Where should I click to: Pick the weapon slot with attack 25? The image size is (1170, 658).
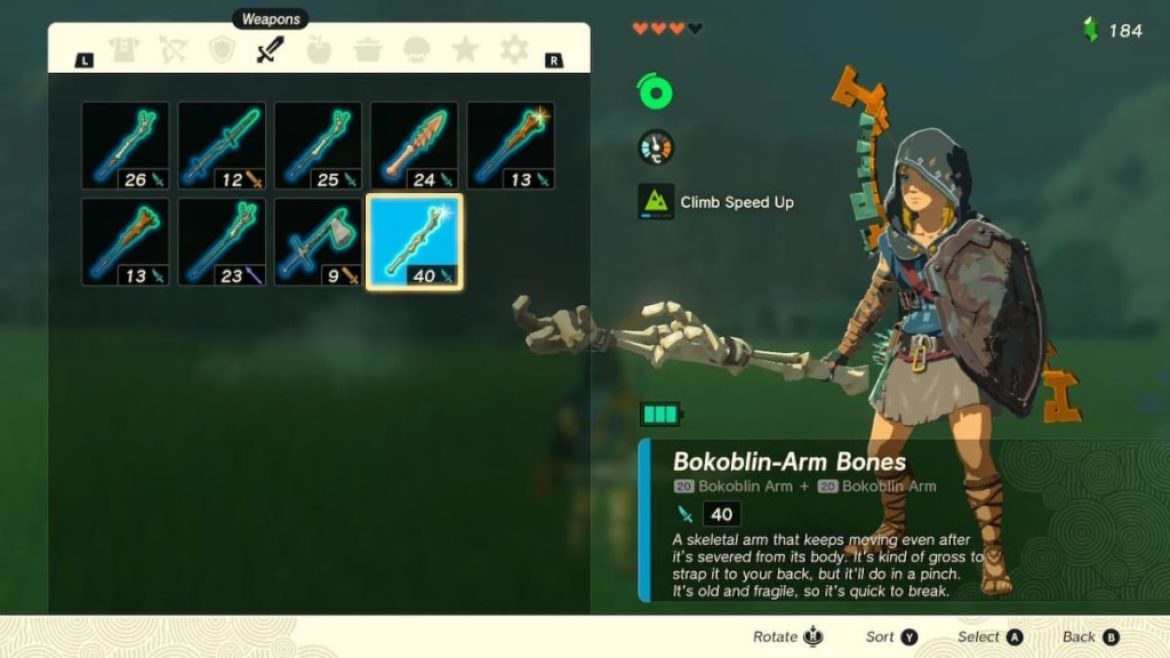318,145
